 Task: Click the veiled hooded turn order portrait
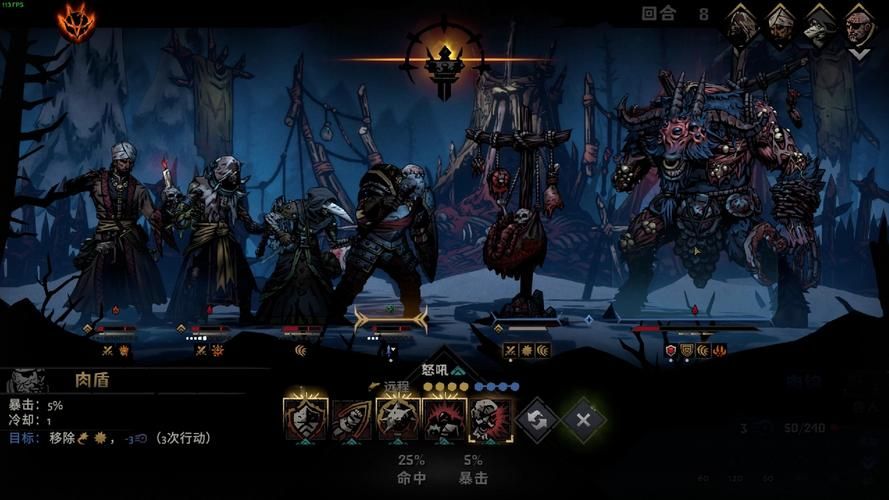740,25
